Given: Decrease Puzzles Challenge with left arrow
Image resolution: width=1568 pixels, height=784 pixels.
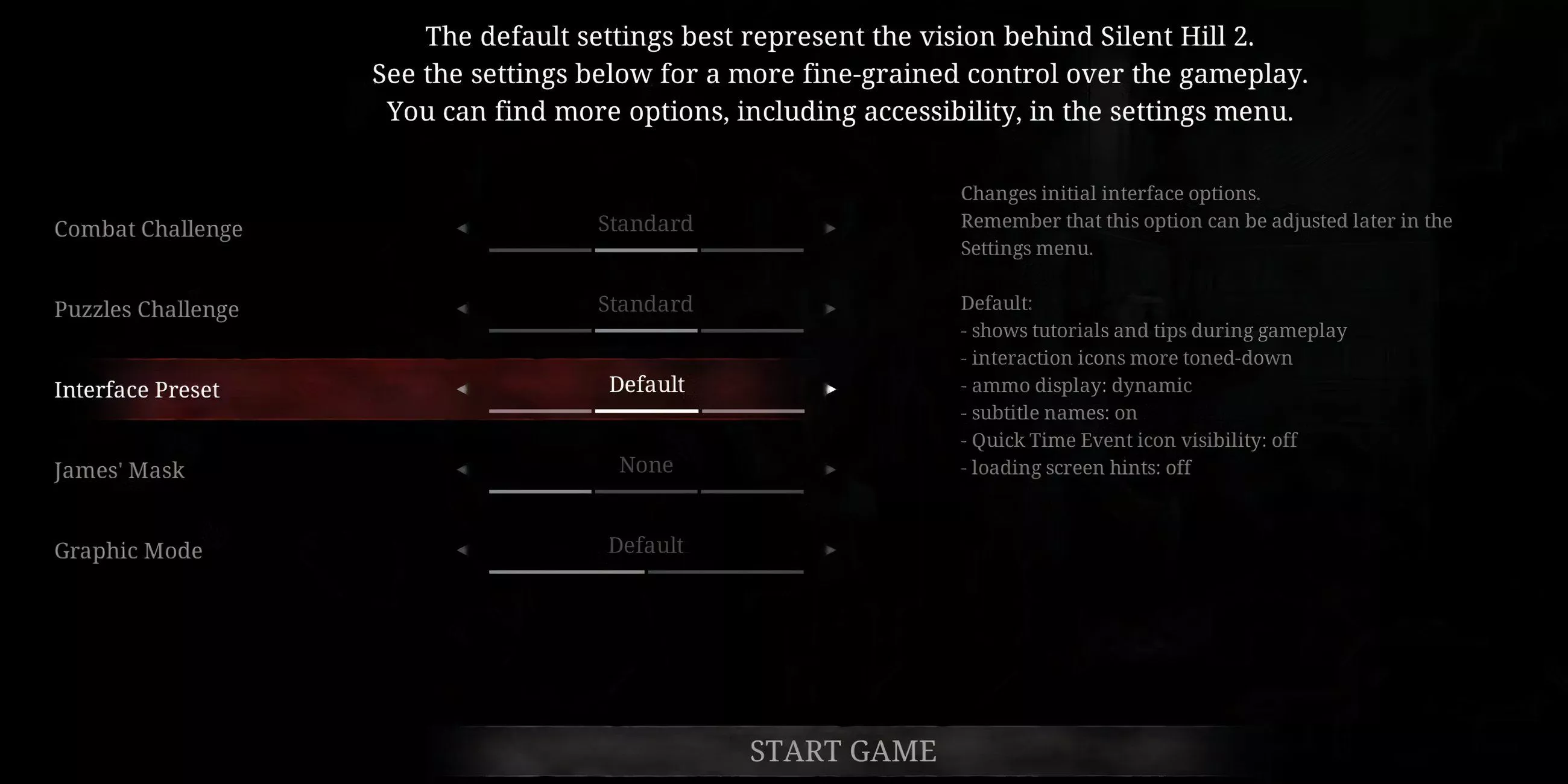Looking at the screenshot, I should click(463, 309).
